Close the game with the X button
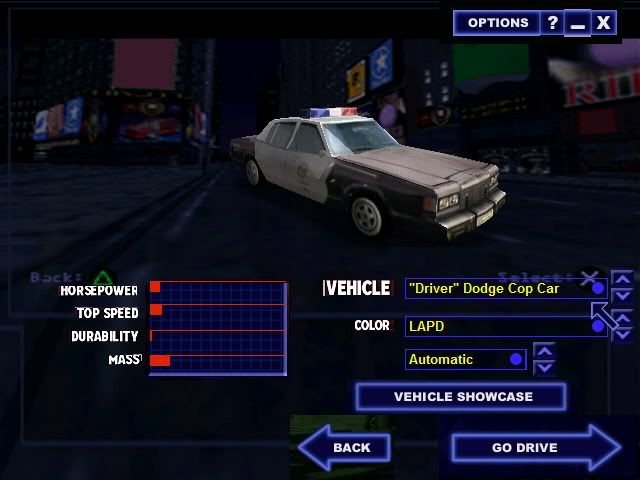The width and height of the screenshot is (640, 480). coord(603,23)
